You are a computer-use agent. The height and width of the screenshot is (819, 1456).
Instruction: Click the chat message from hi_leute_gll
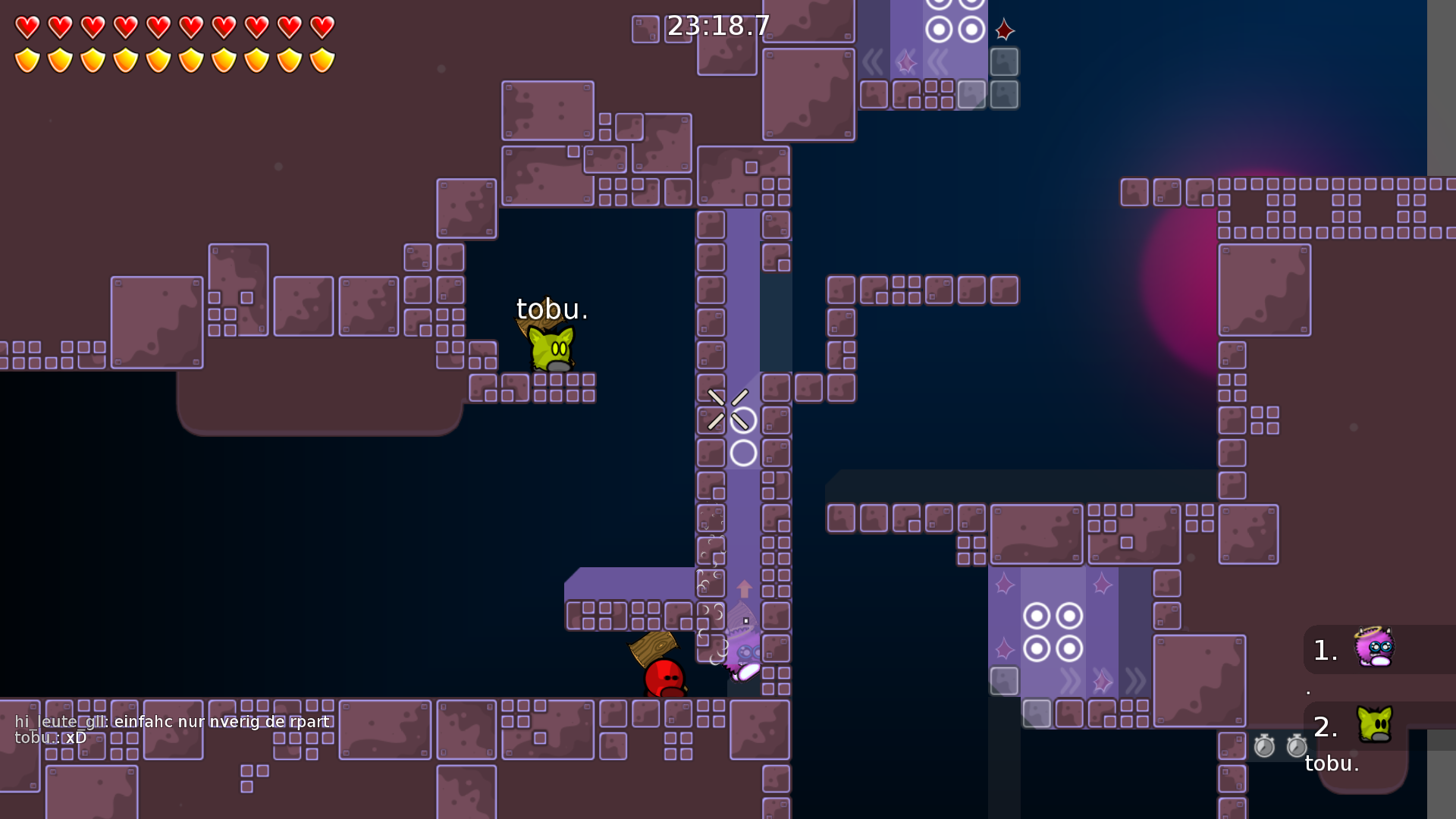[171, 722]
